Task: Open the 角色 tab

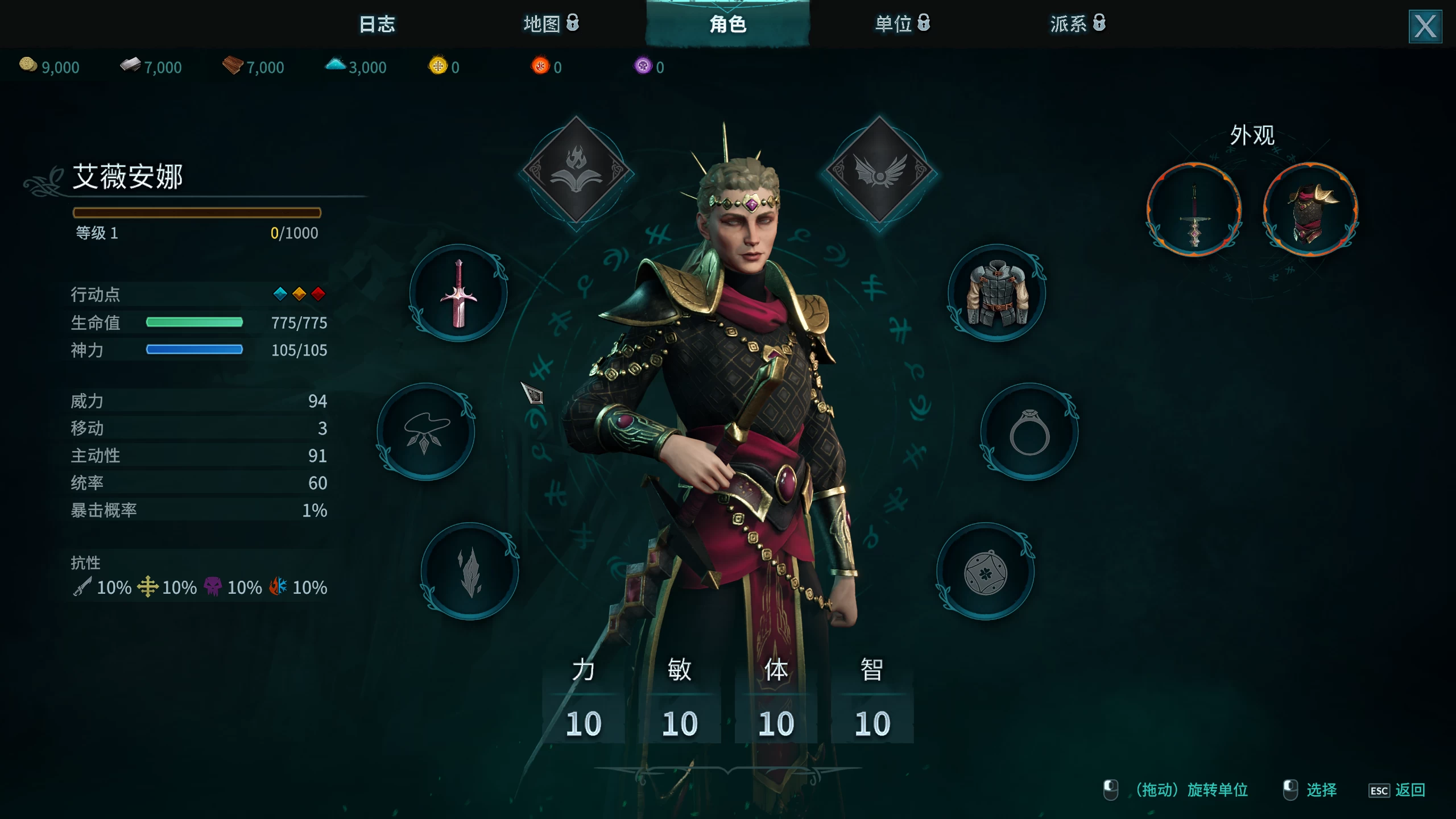Action: click(728, 24)
